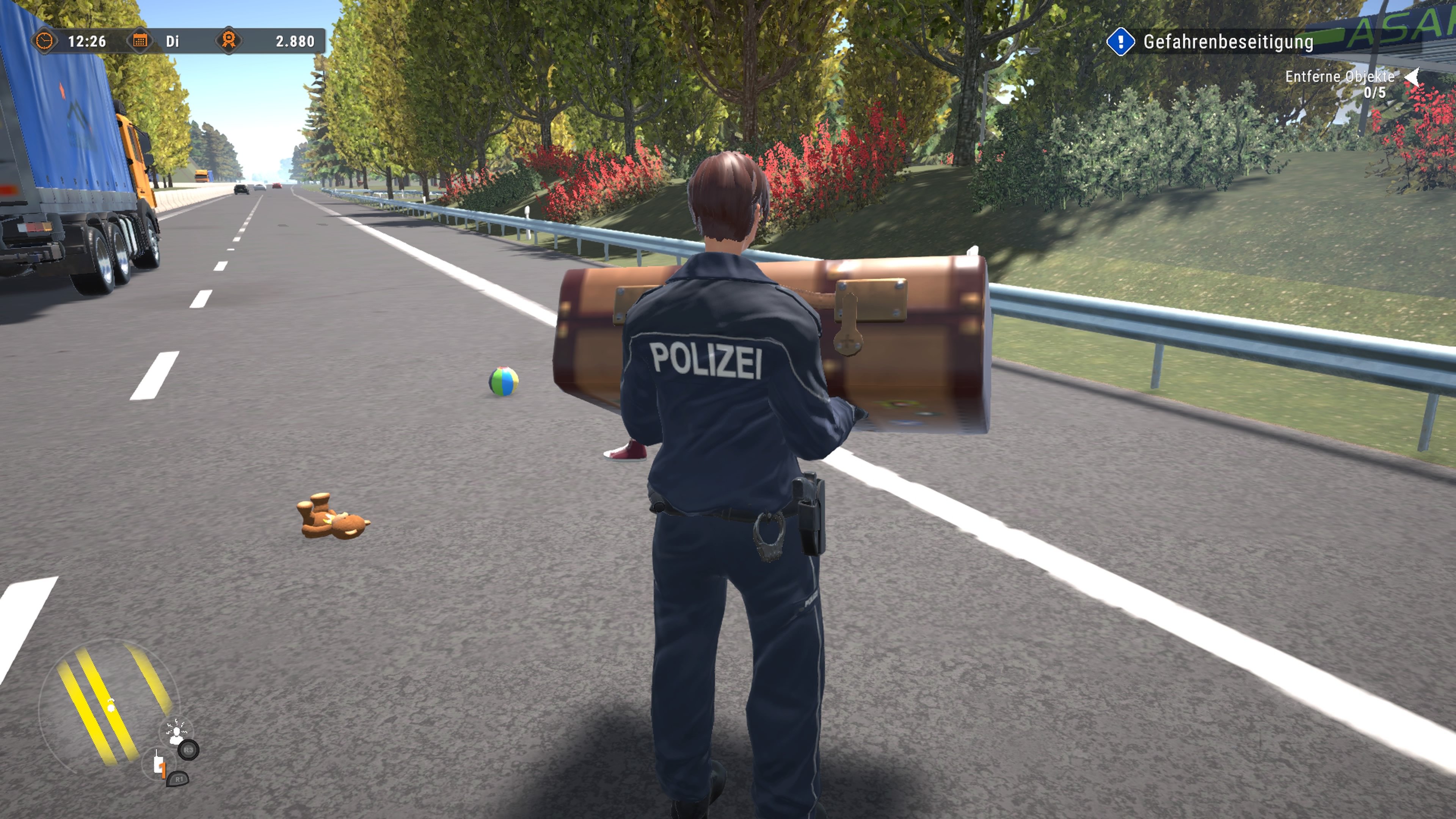The image size is (1456, 819).
Task: Select the shouting person icon on the minimap
Action: click(x=176, y=733)
